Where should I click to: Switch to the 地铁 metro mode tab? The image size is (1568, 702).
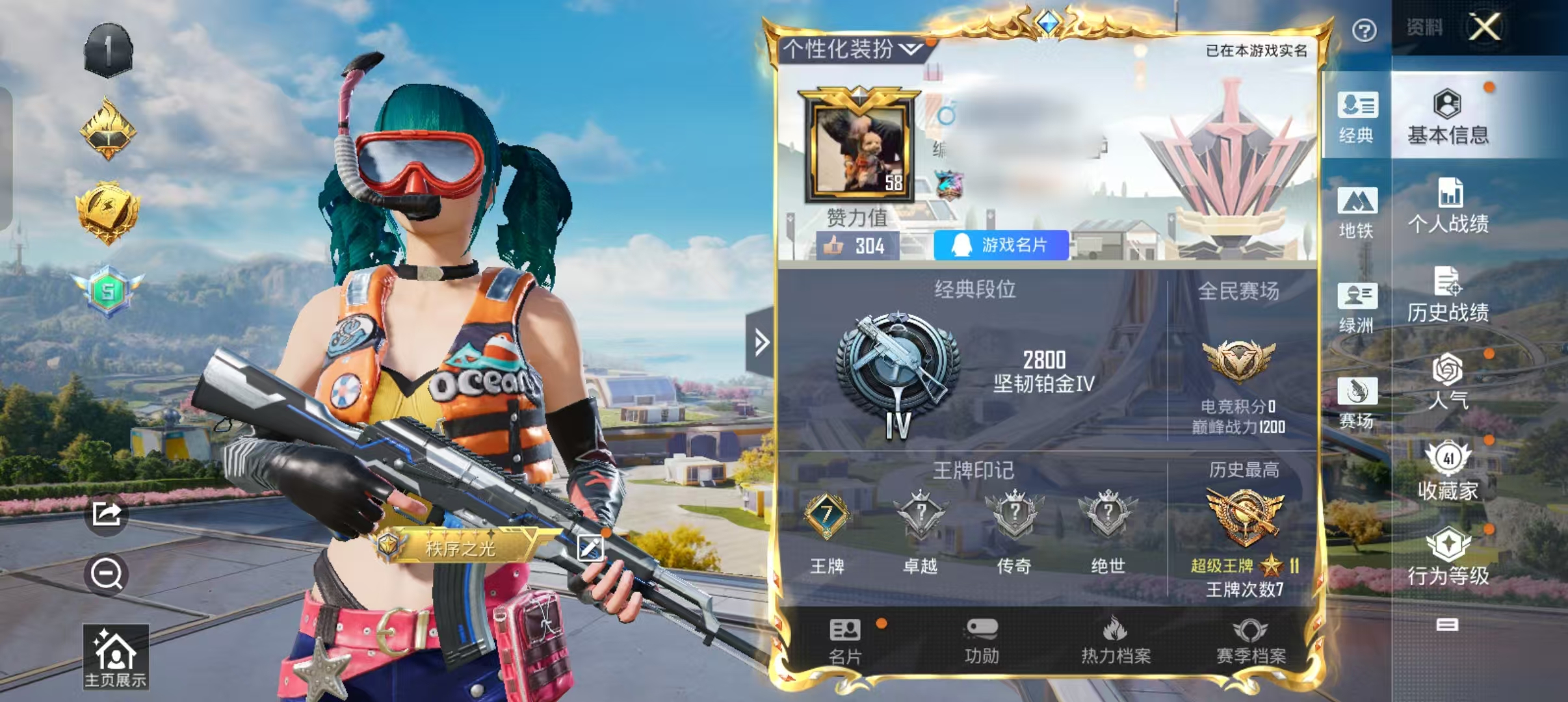point(1357,213)
